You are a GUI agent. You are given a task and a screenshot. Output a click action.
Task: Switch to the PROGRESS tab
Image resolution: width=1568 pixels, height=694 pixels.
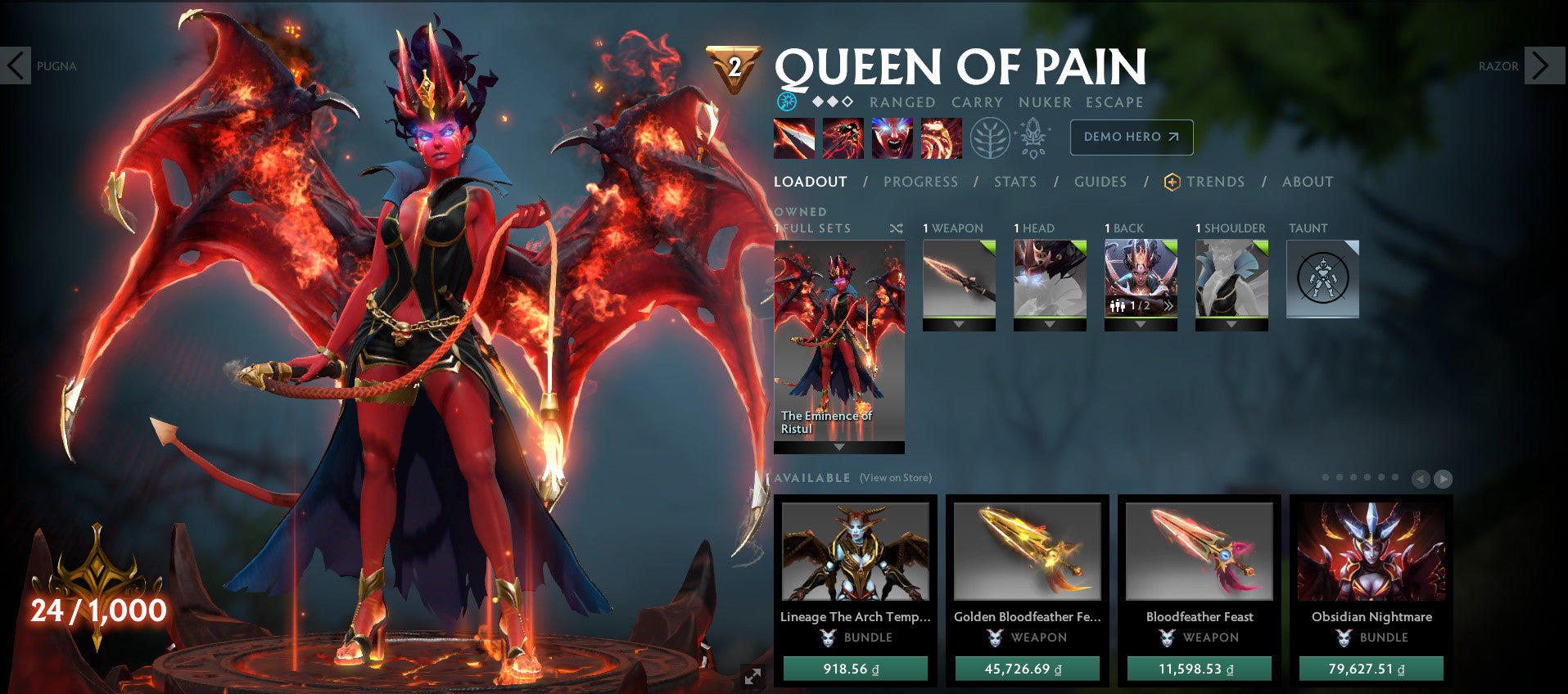point(920,182)
